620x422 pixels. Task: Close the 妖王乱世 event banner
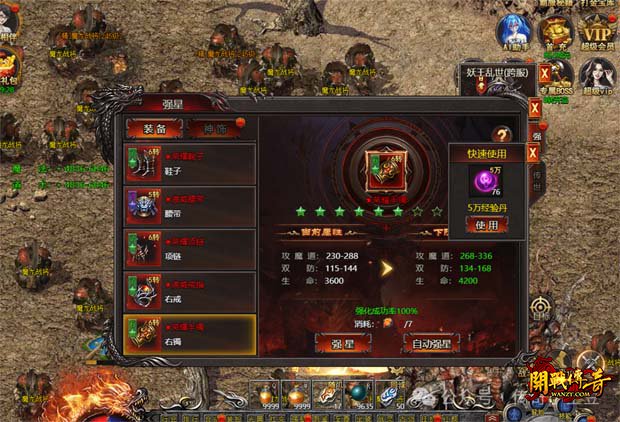click(545, 73)
